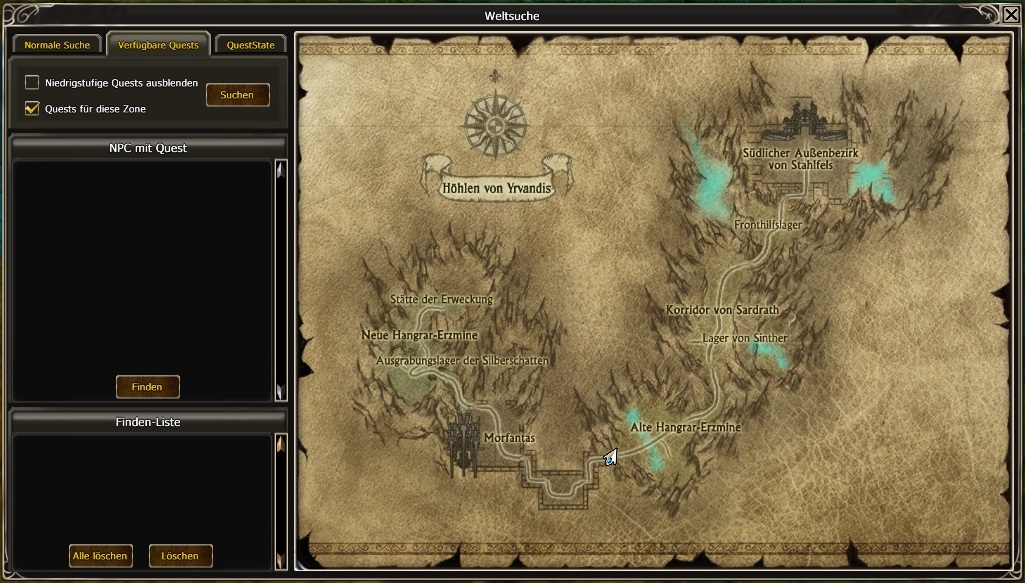Select Alte Hangrar-Erzmine map label

coord(685,427)
